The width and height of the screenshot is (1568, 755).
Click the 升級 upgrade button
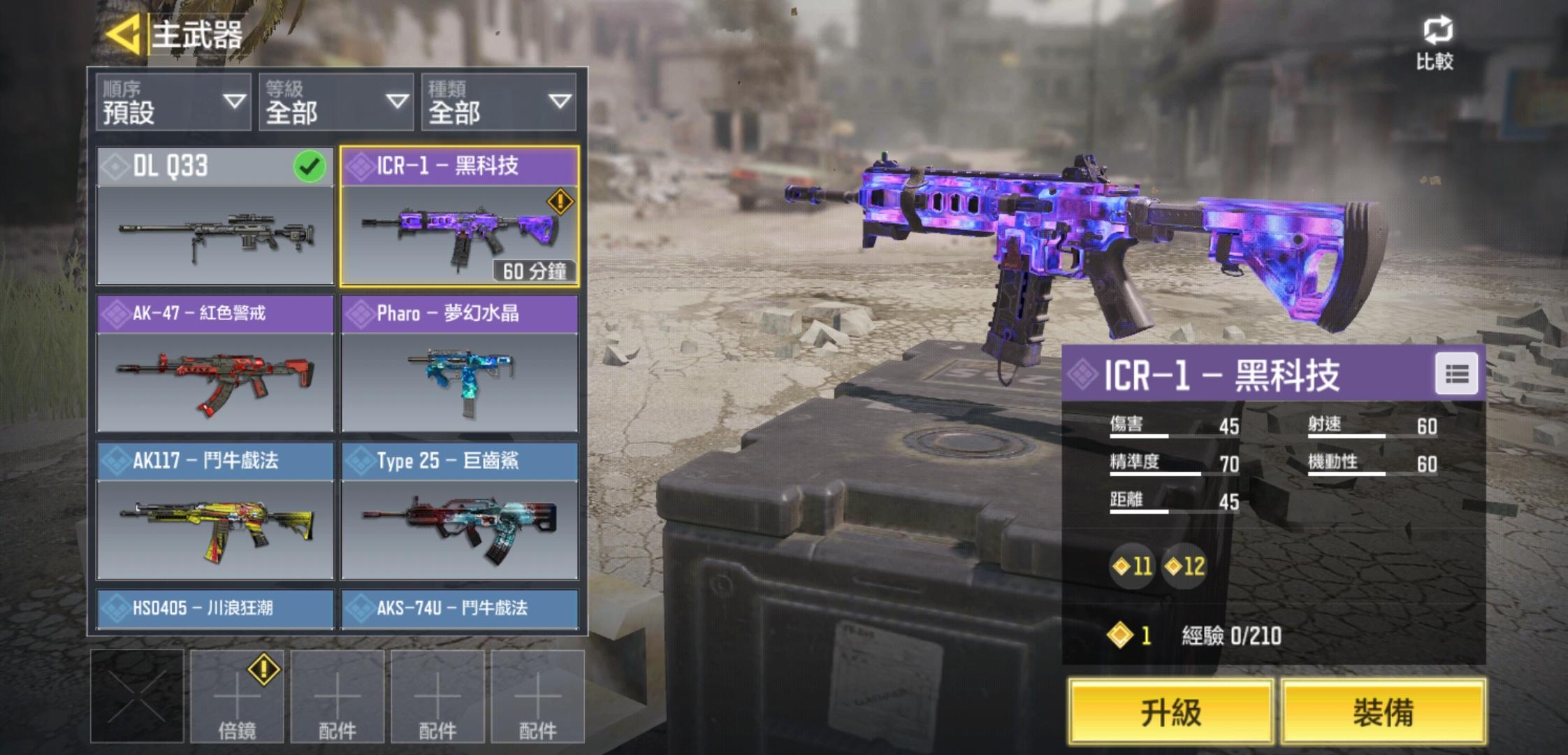[x=1170, y=712]
